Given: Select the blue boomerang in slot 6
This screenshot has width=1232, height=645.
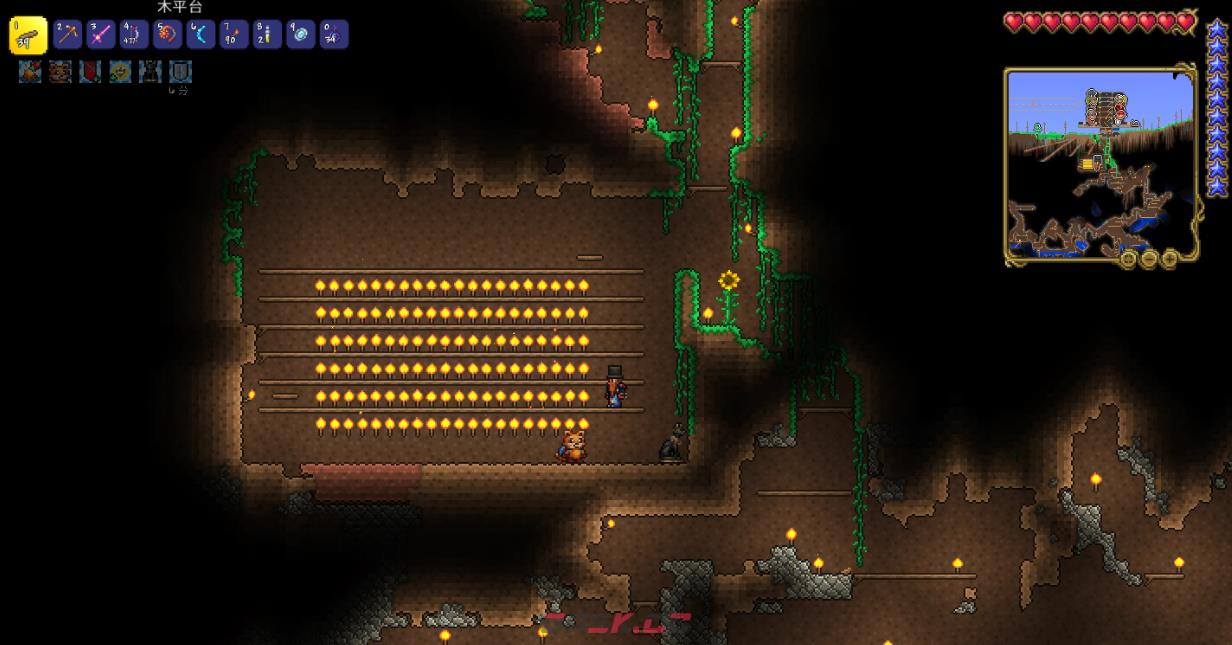Looking at the screenshot, I should coord(201,35).
